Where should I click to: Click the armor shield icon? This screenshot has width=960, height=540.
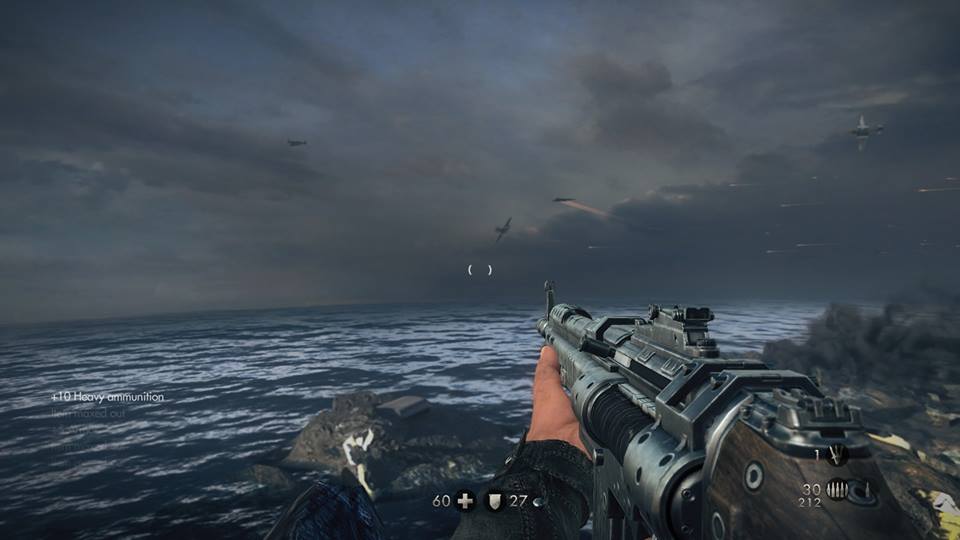tap(494, 501)
